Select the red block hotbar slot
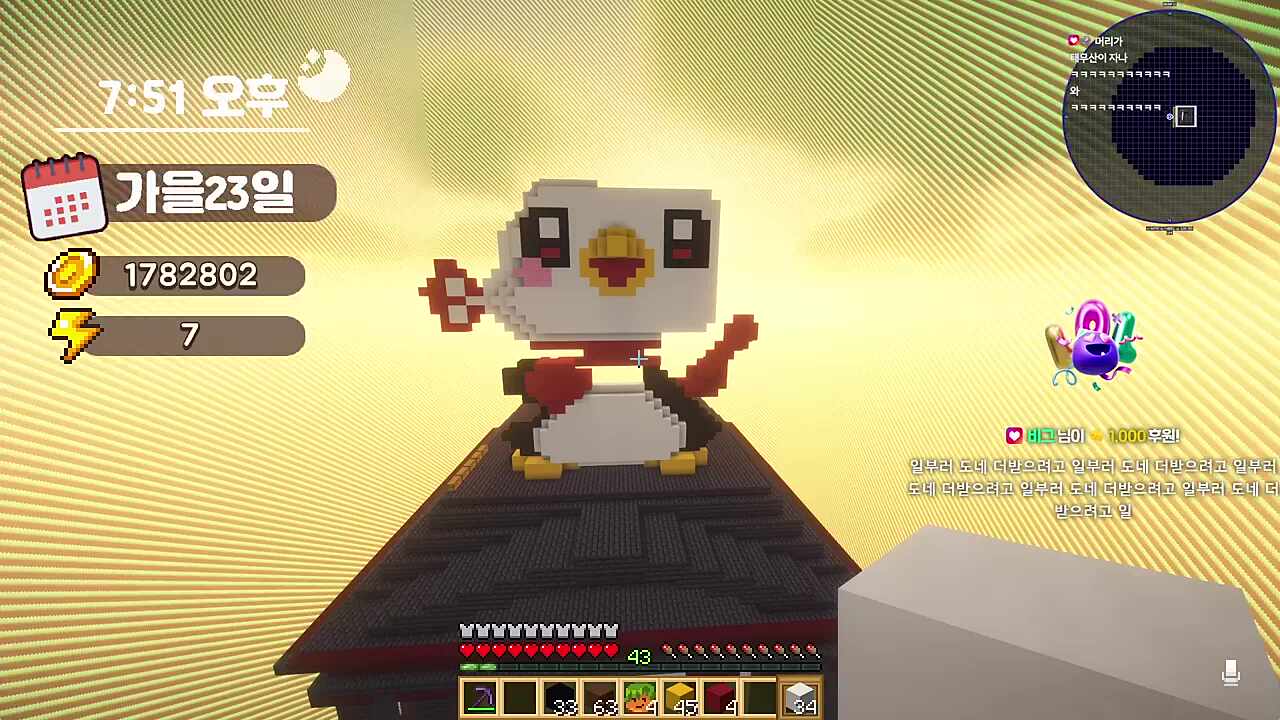The height and width of the screenshot is (720, 1280). click(x=720, y=697)
